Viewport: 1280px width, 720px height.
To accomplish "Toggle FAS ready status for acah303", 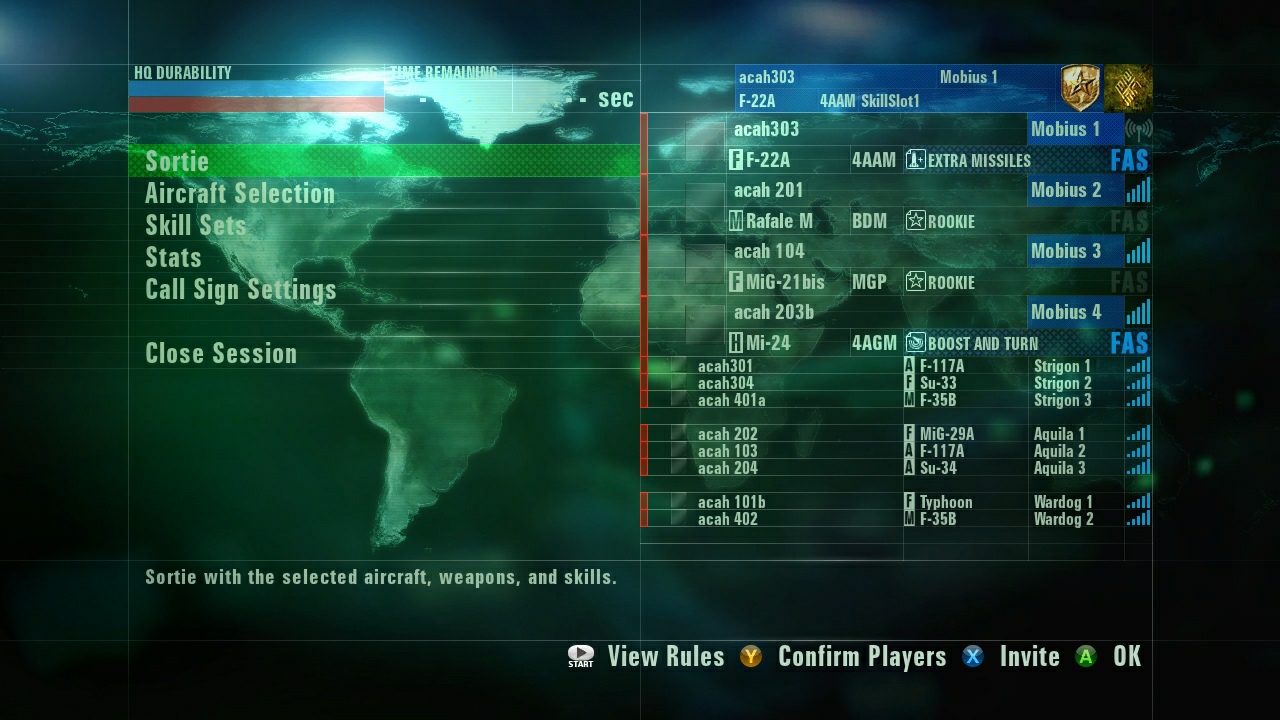I will click(1128, 160).
